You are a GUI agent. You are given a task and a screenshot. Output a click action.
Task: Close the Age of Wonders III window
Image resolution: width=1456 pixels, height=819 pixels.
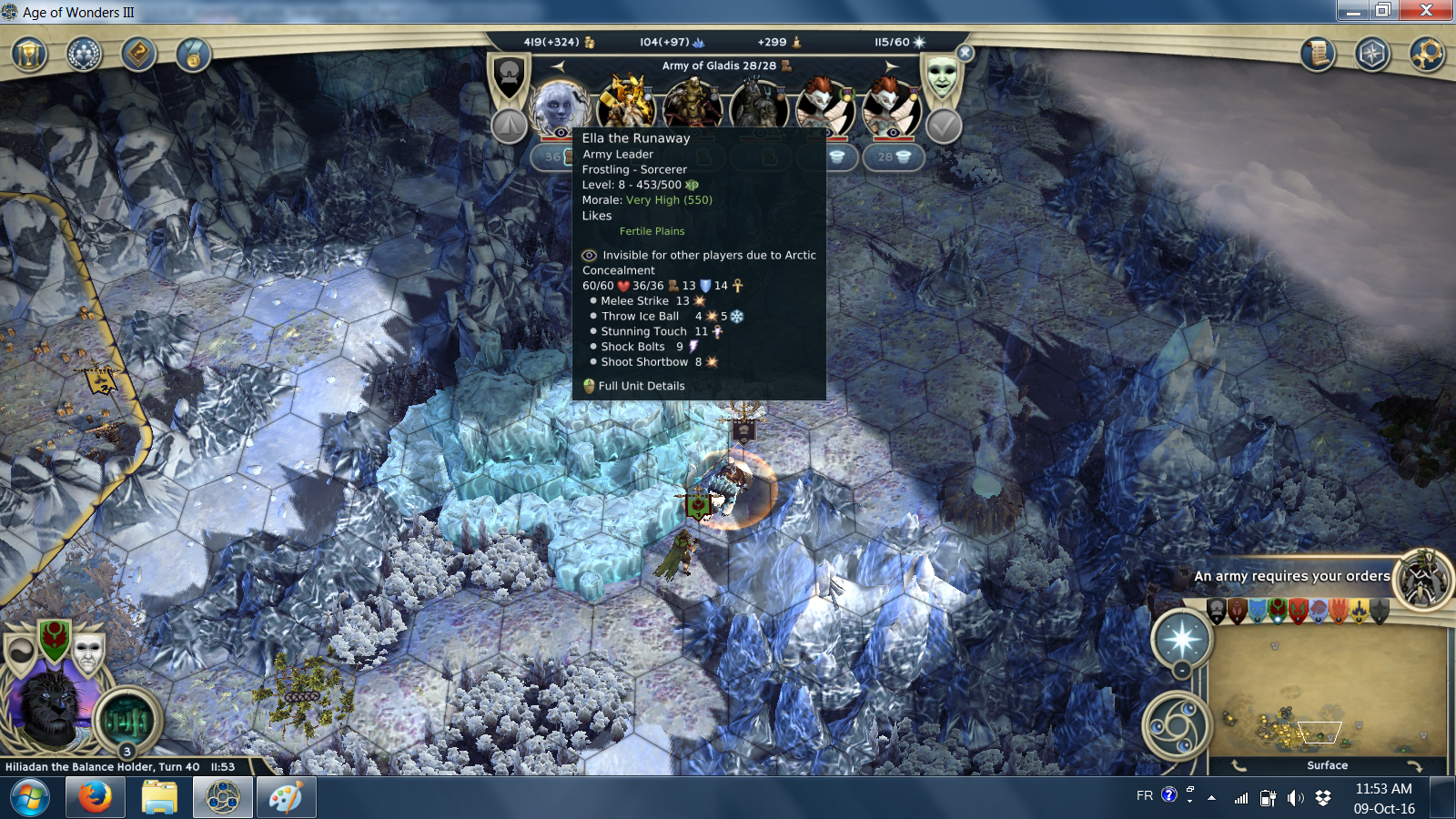[x=1426, y=10]
